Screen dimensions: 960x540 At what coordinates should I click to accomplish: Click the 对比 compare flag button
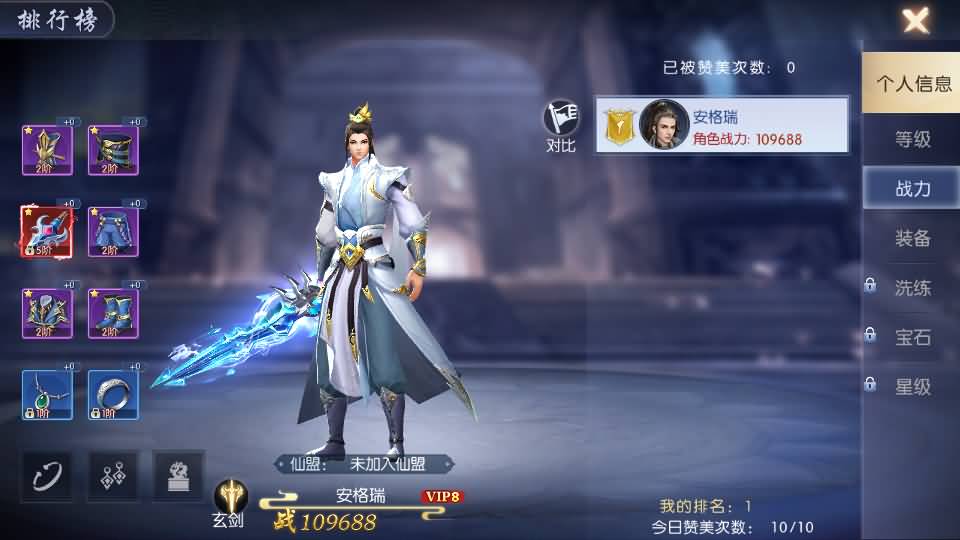562,126
